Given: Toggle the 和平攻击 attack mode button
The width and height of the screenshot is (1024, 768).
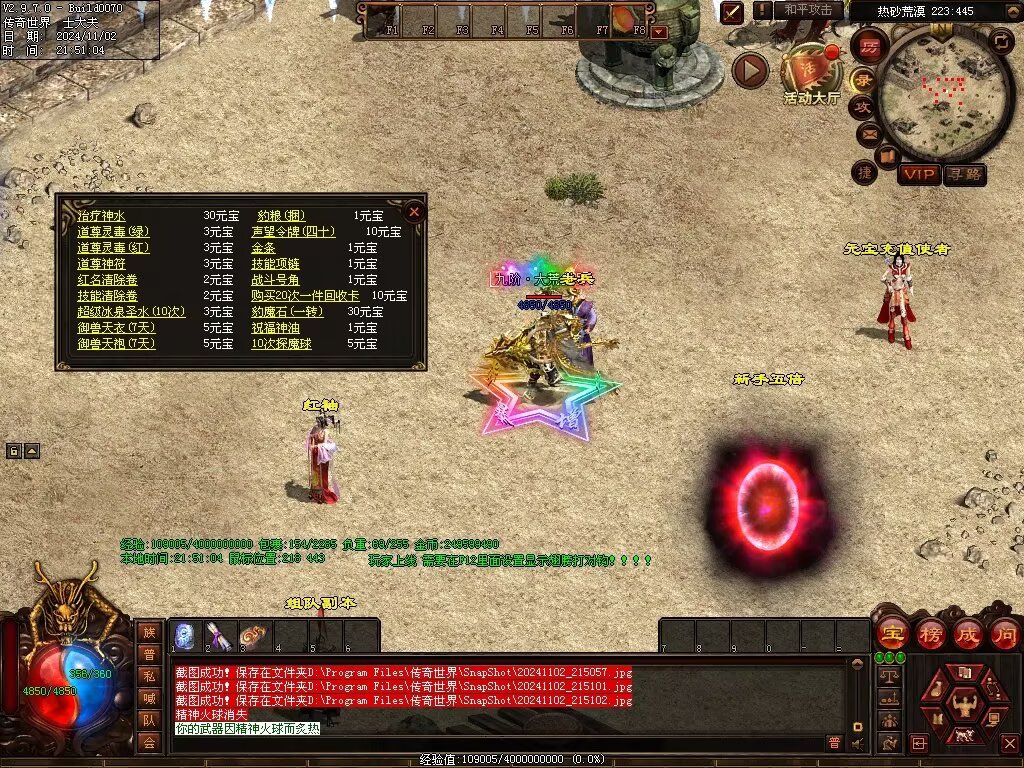Looking at the screenshot, I should 809,10.
